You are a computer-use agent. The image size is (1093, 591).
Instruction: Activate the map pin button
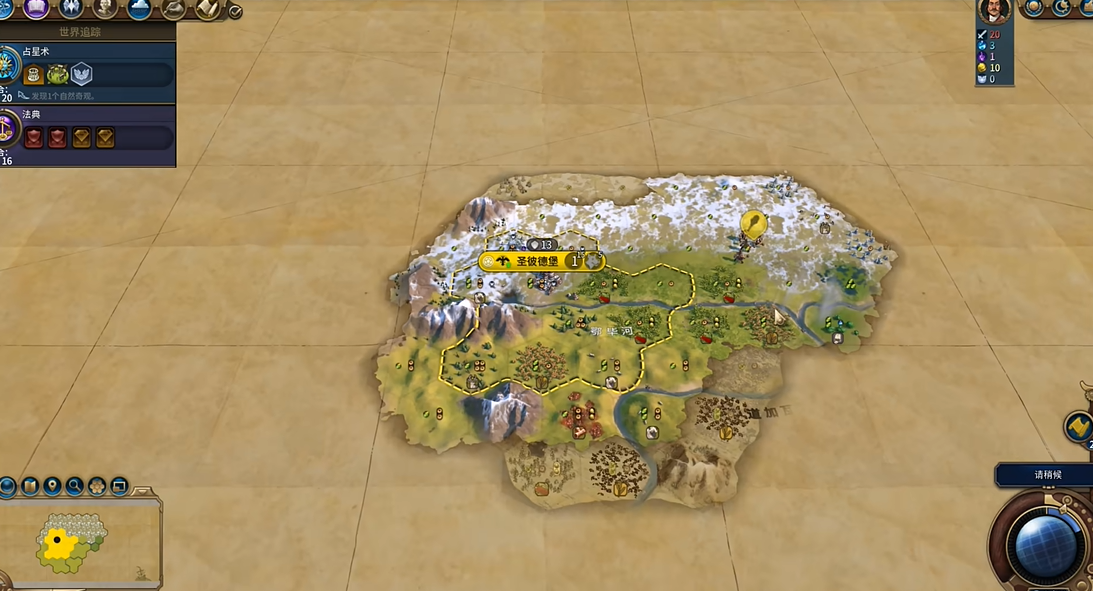(52, 487)
